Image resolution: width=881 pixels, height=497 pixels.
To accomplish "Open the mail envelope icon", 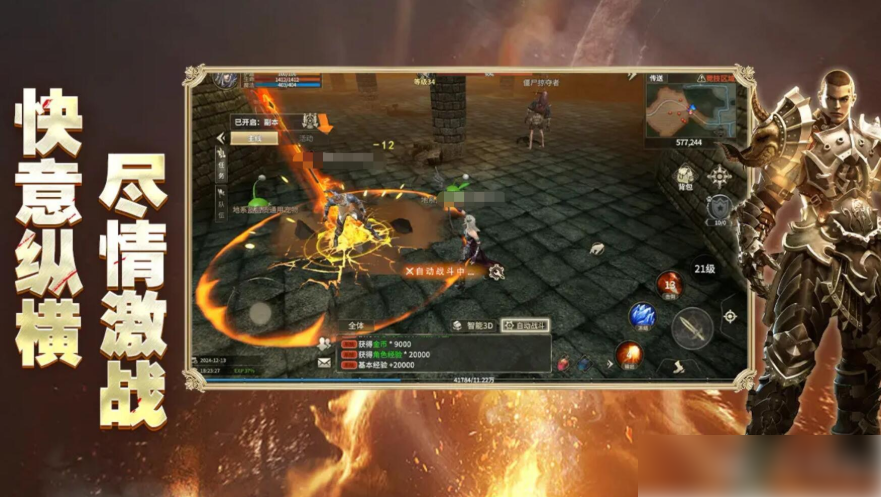I will point(324,362).
